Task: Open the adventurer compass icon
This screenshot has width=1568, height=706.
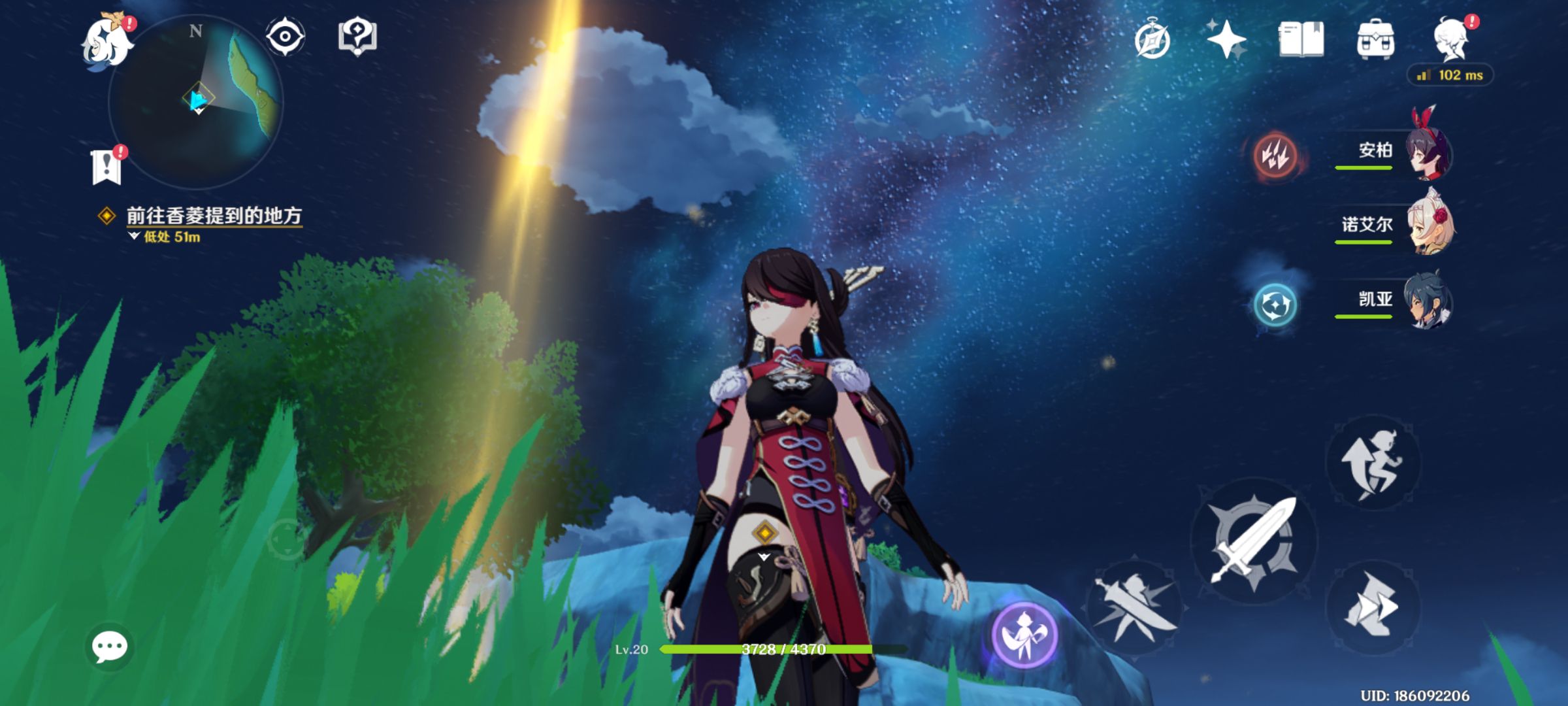Action: [x=1152, y=41]
